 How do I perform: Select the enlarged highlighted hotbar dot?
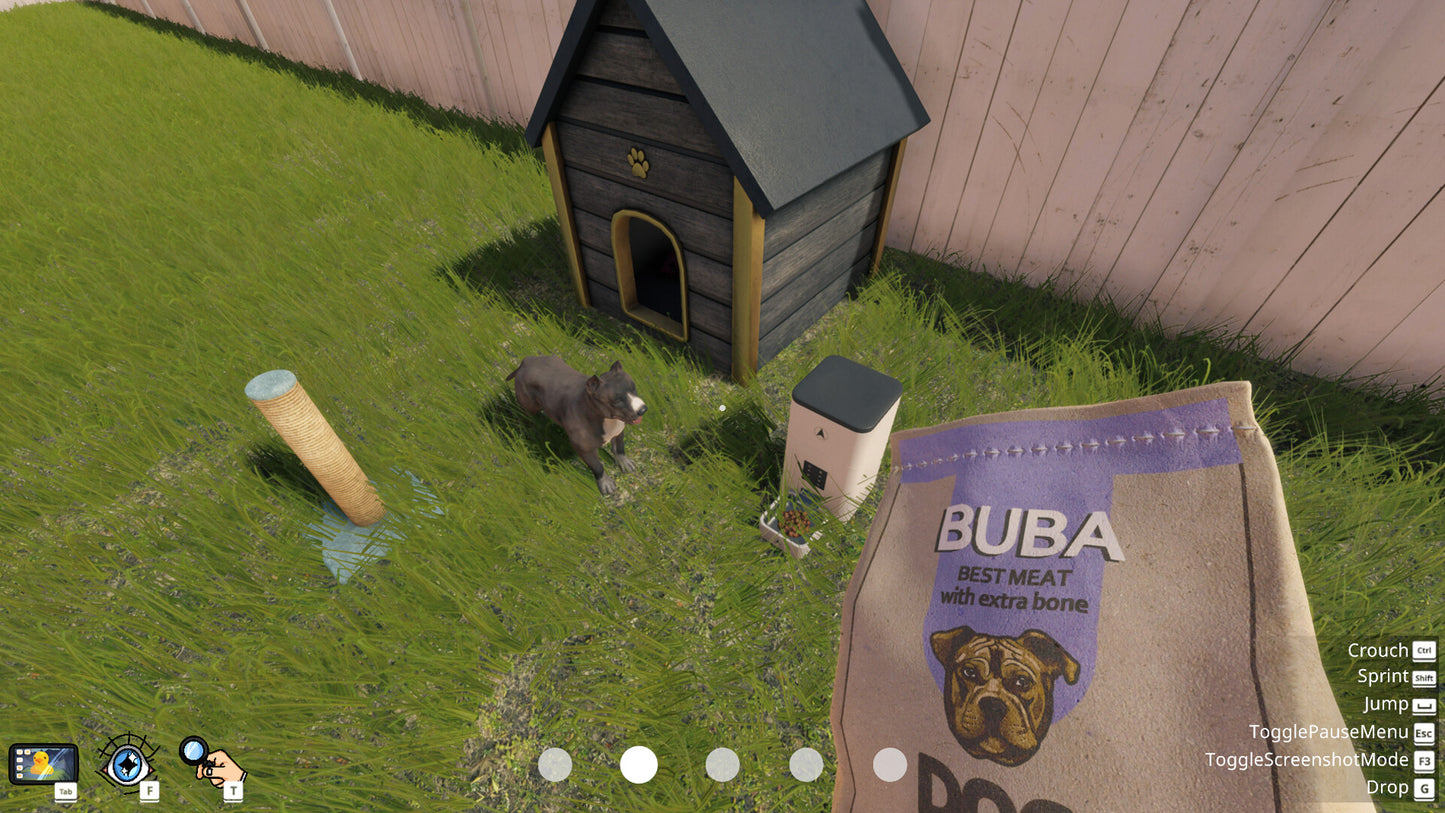[639, 765]
